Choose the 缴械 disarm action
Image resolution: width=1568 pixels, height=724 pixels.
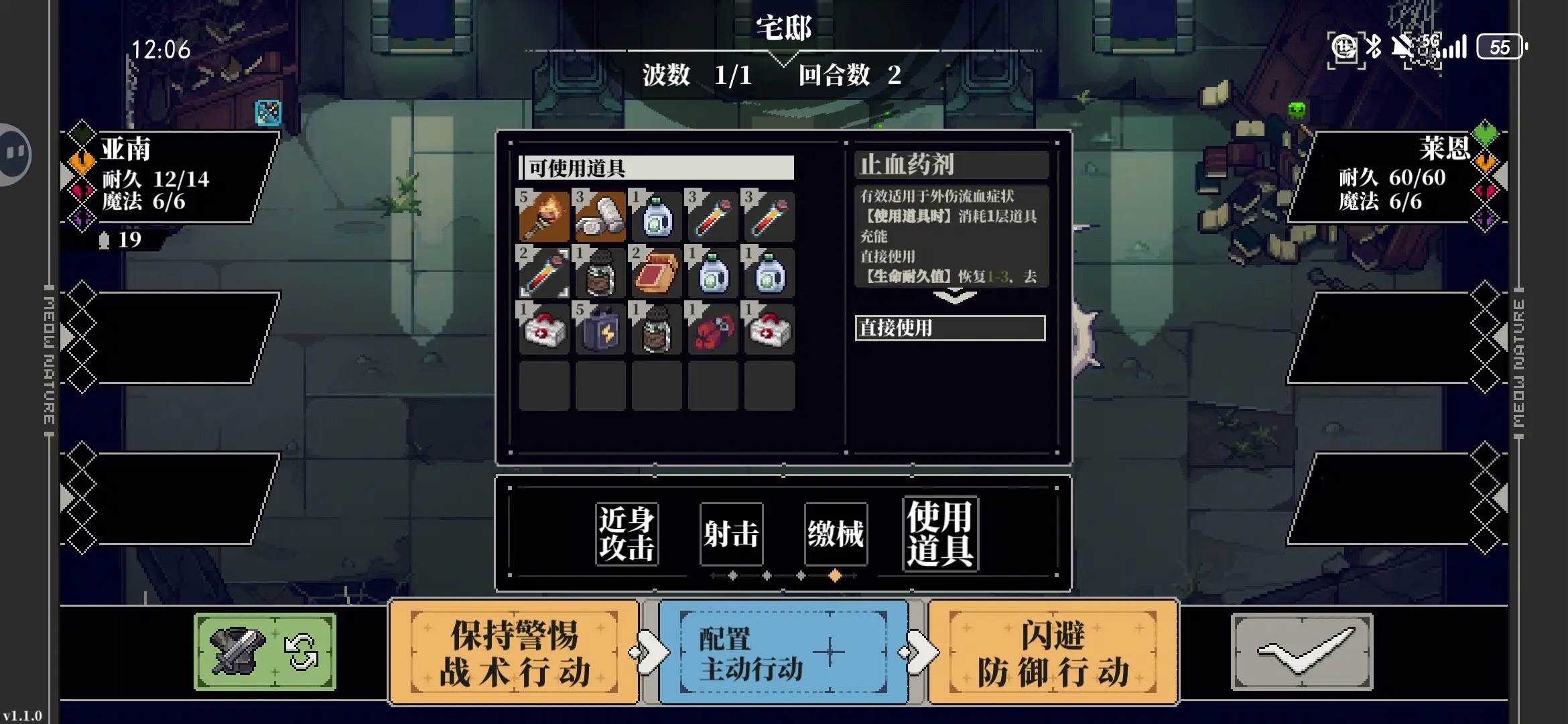pyautogui.click(x=836, y=534)
